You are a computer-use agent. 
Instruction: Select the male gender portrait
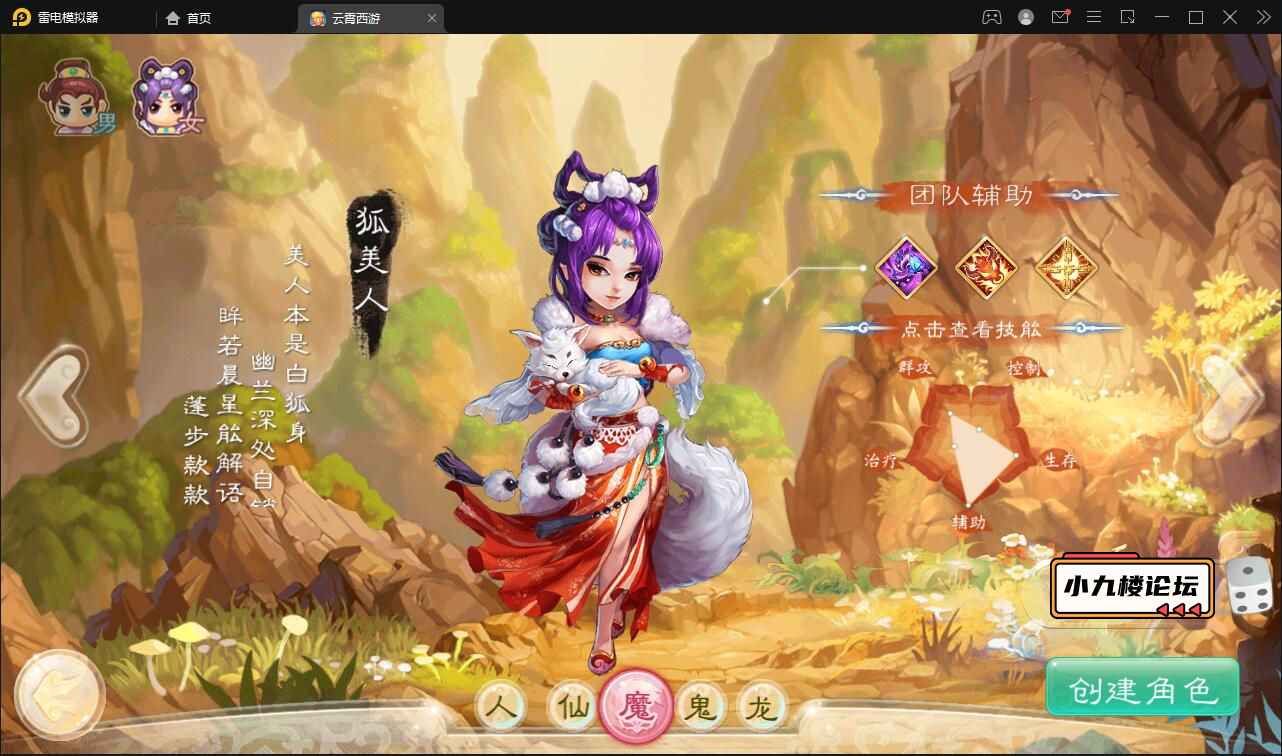[x=75, y=98]
